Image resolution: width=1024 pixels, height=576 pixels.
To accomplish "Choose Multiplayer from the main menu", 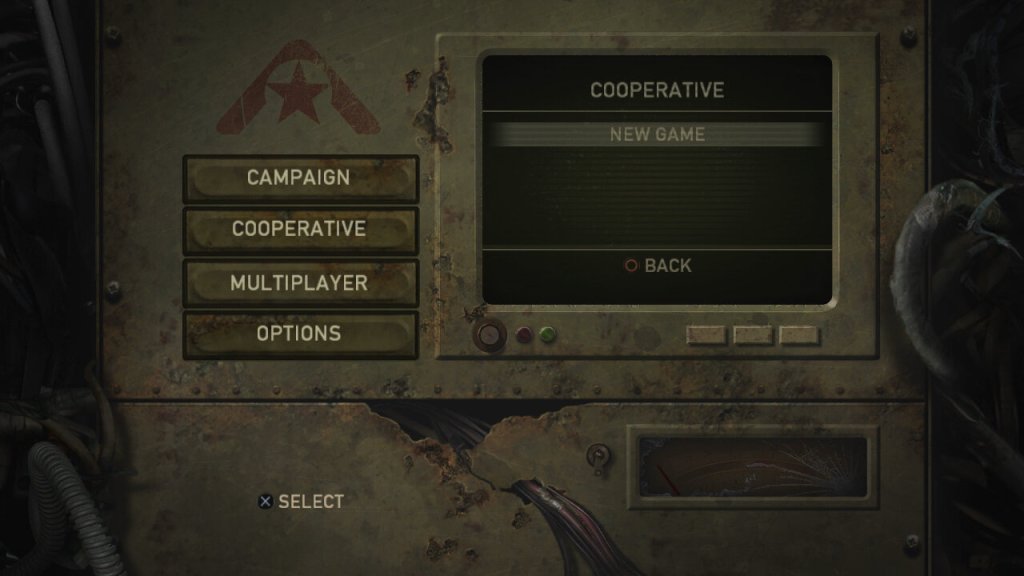I will [299, 282].
